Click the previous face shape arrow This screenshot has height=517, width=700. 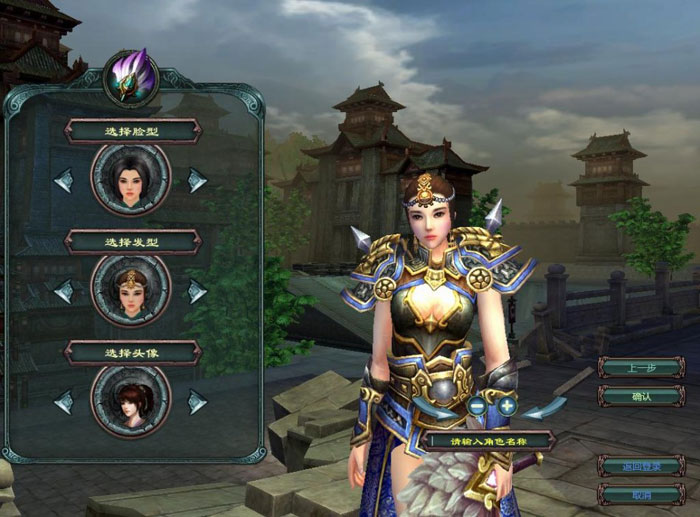coord(63,181)
